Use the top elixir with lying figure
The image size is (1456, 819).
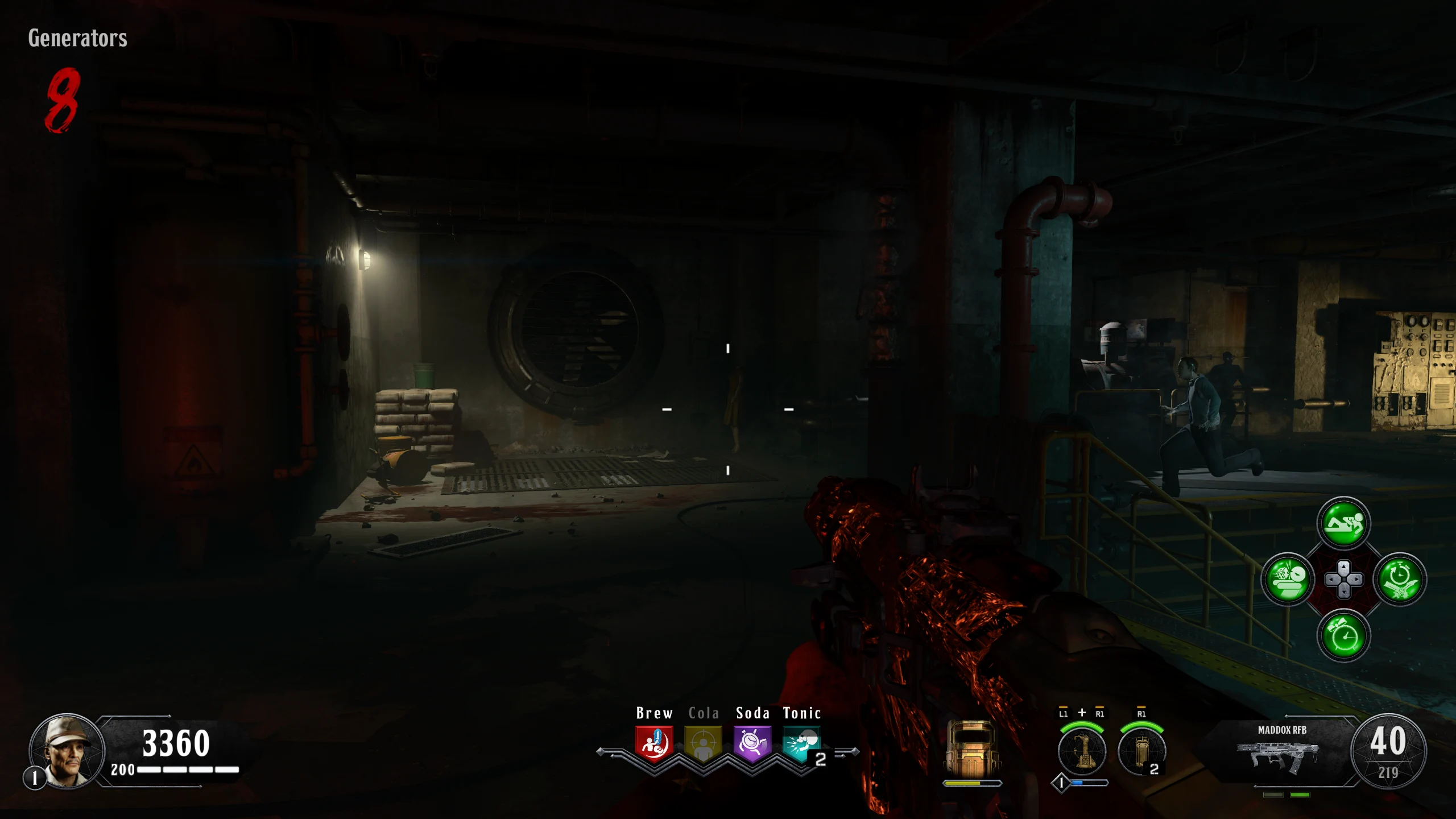[1343, 523]
